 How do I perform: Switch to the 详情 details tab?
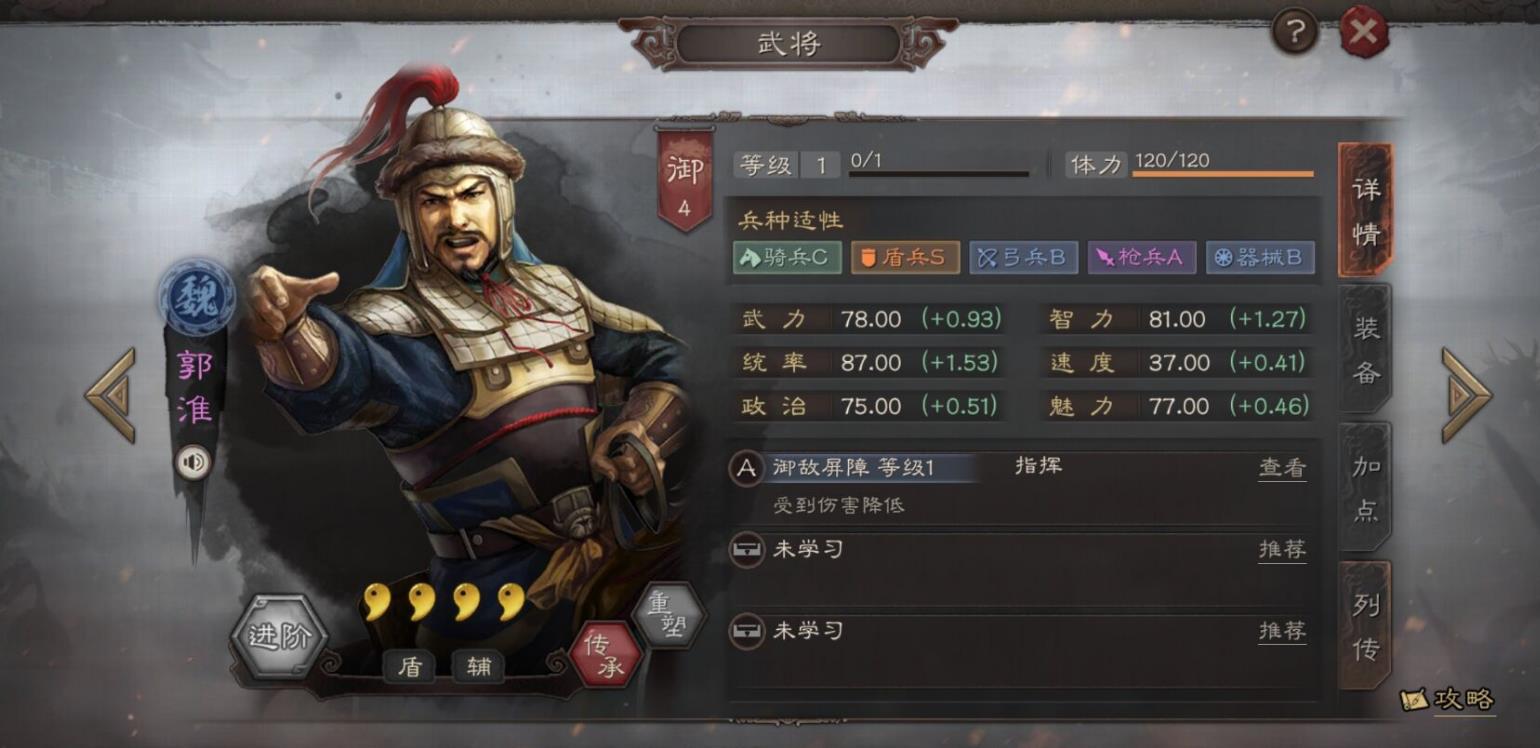pos(1365,210)
